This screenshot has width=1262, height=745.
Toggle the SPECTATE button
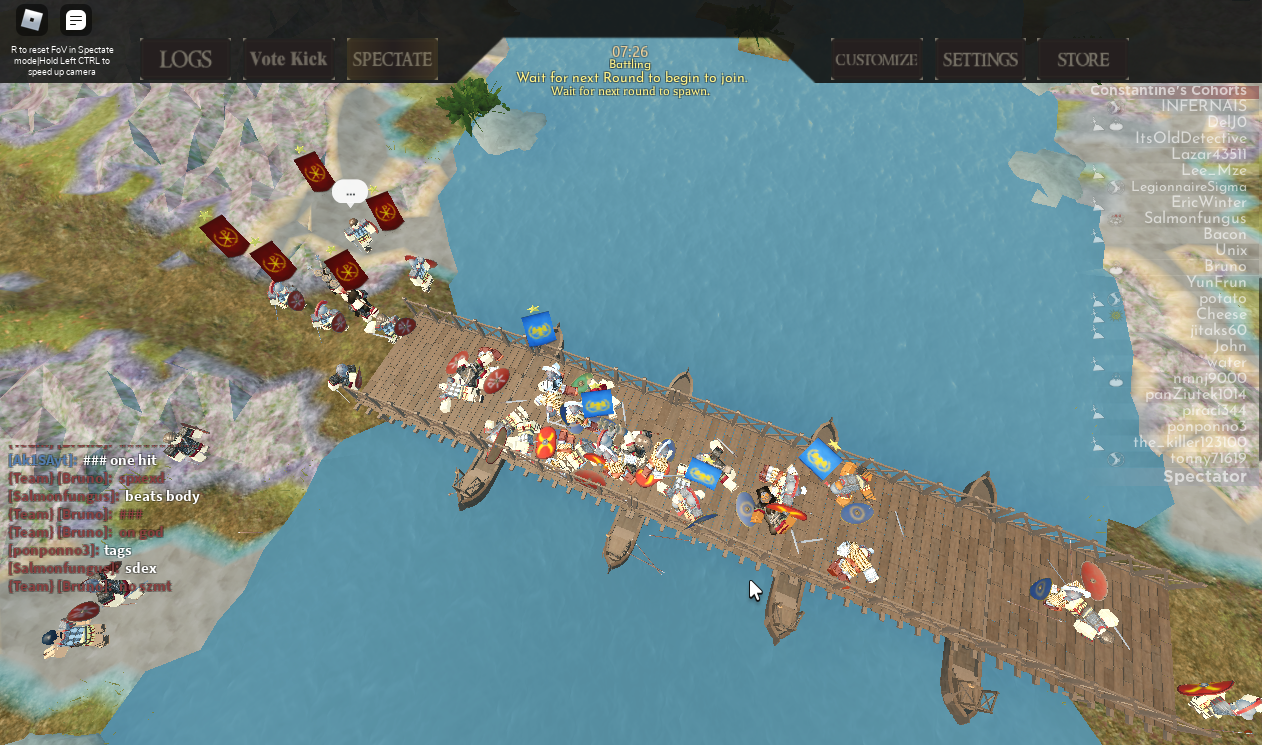coord(392,59)
